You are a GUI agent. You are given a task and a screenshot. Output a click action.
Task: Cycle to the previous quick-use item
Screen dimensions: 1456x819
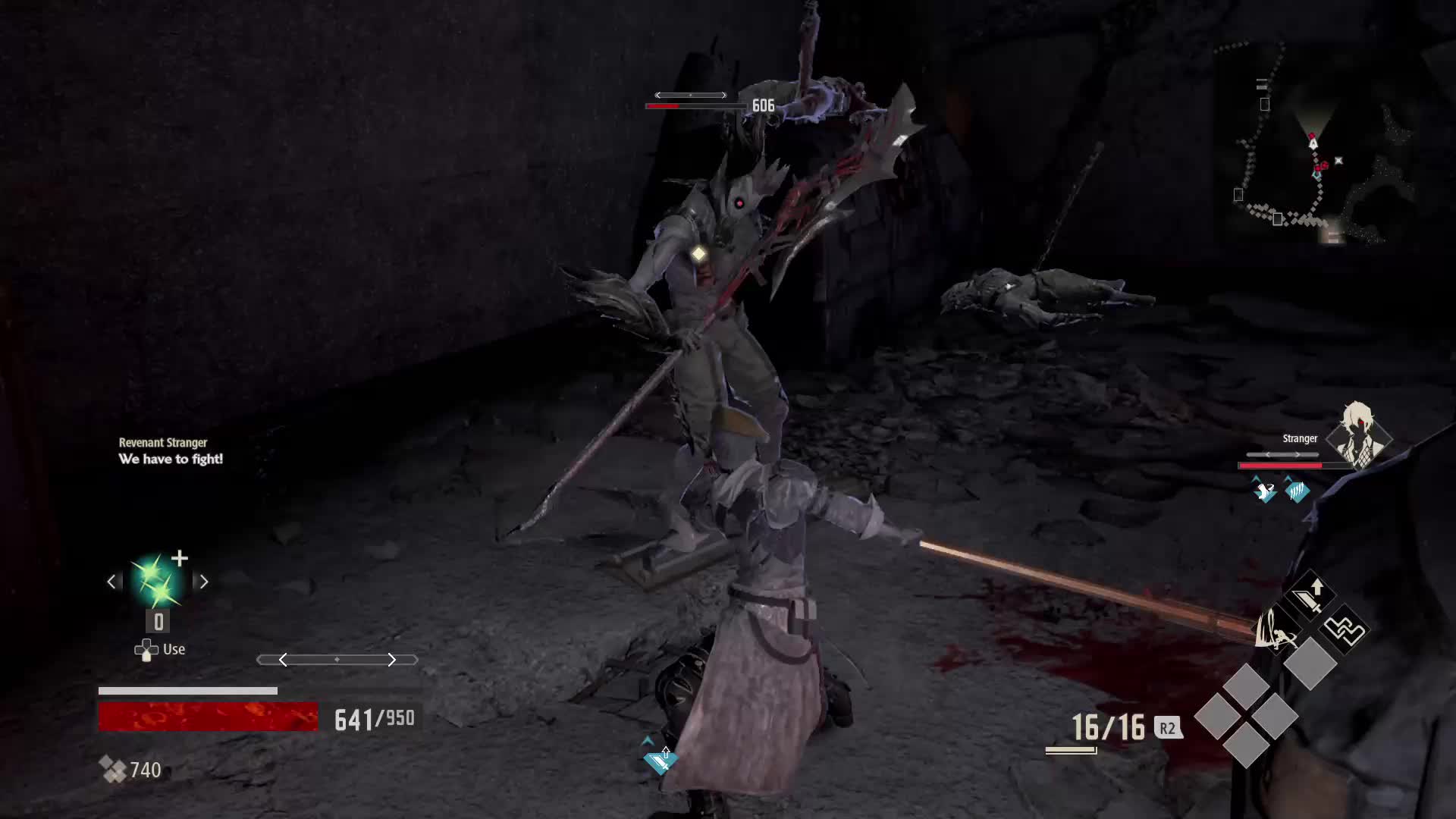coord(111,582)
